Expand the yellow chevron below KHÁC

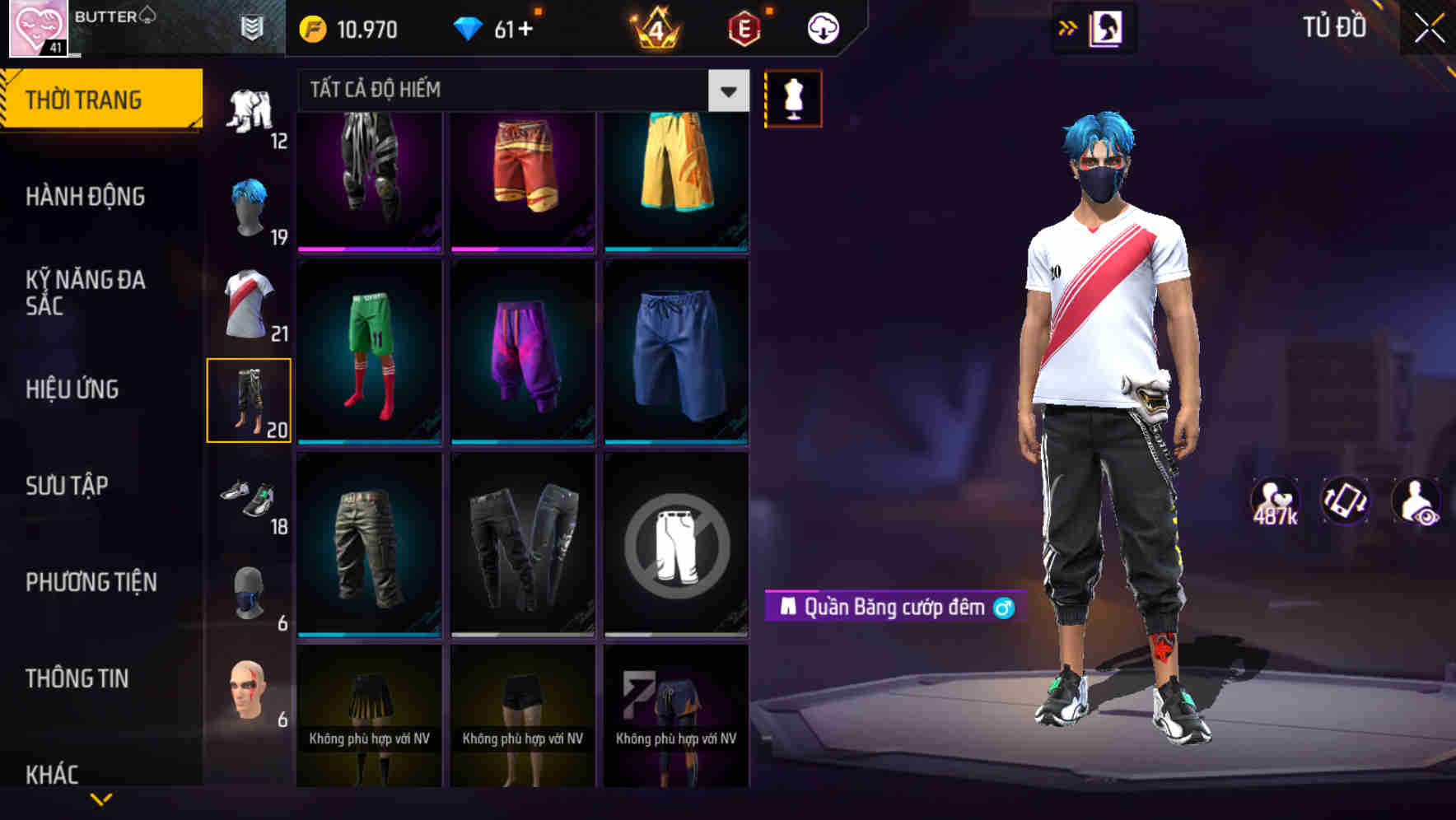pyautogui.click(x=100, y=797)
